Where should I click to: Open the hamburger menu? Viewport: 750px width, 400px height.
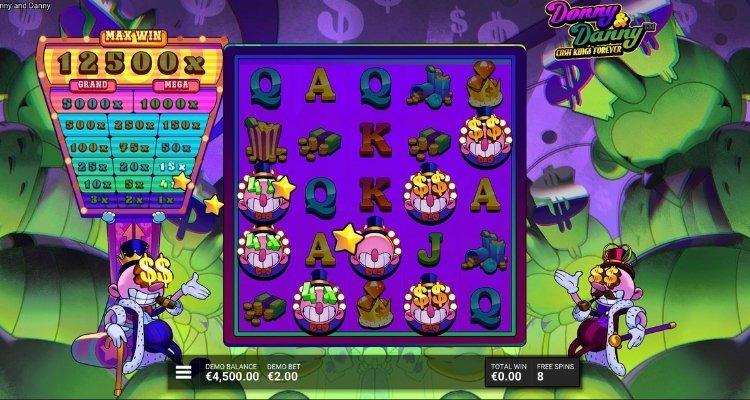tap(183, 374)
